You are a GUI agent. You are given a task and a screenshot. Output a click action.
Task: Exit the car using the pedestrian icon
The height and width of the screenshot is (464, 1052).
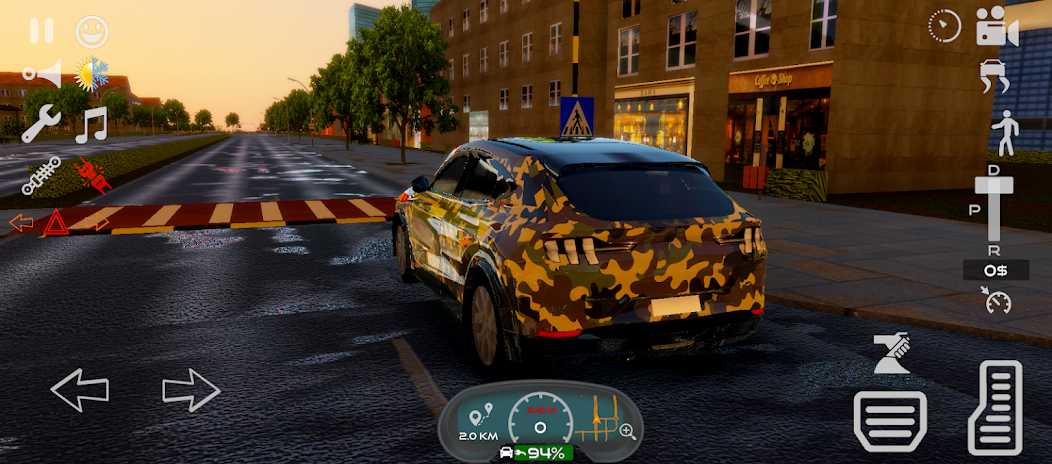tap(1003, 133)
